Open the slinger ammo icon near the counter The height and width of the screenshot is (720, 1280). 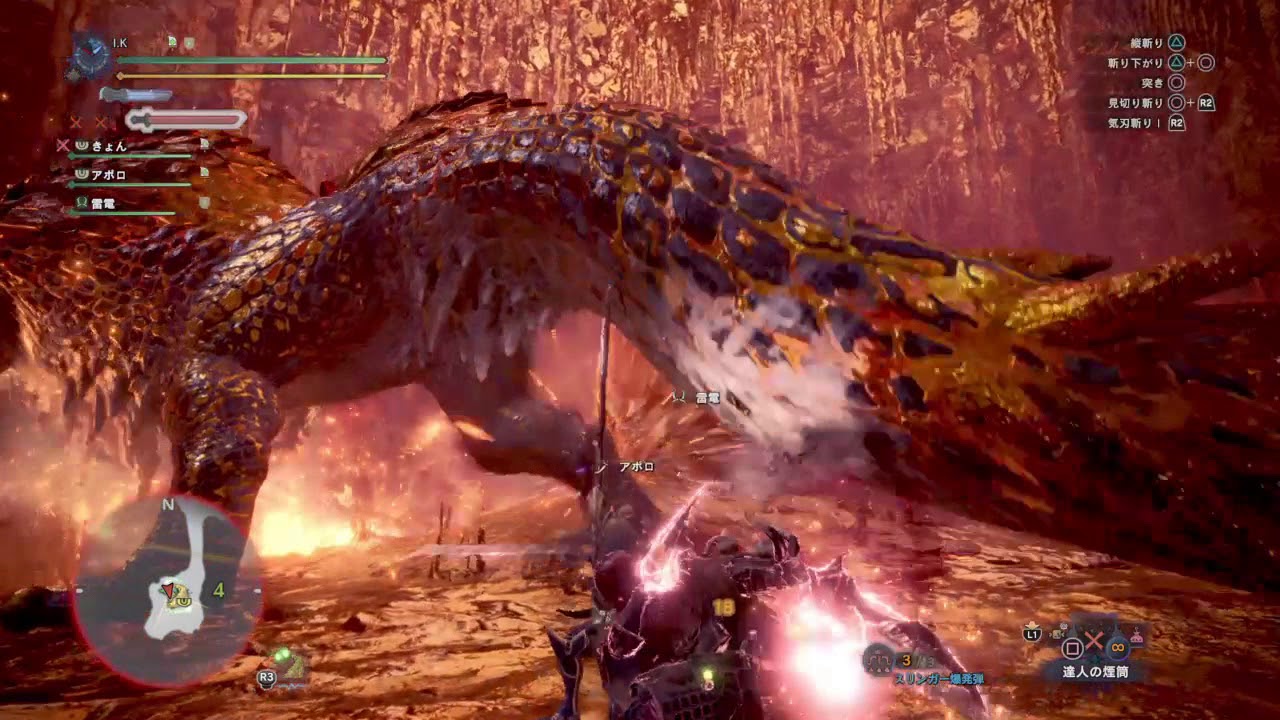point(877,661)
